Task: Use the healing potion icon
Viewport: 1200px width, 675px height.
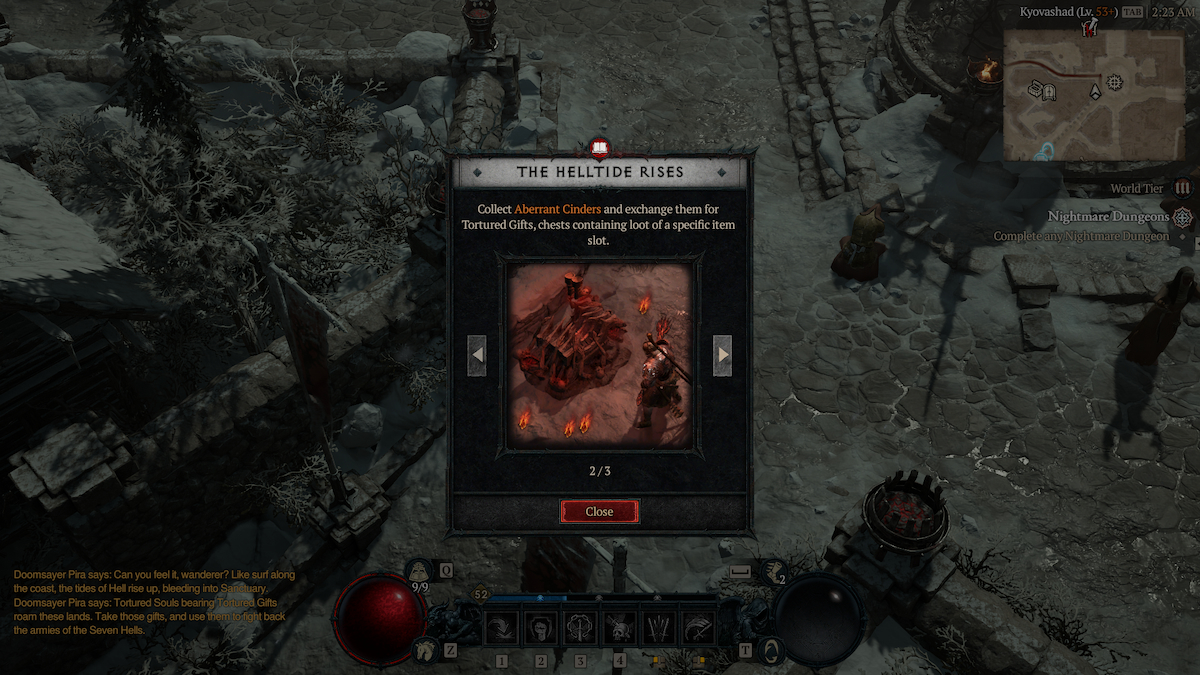Action: pyautogui.click(x=420, y=572)
